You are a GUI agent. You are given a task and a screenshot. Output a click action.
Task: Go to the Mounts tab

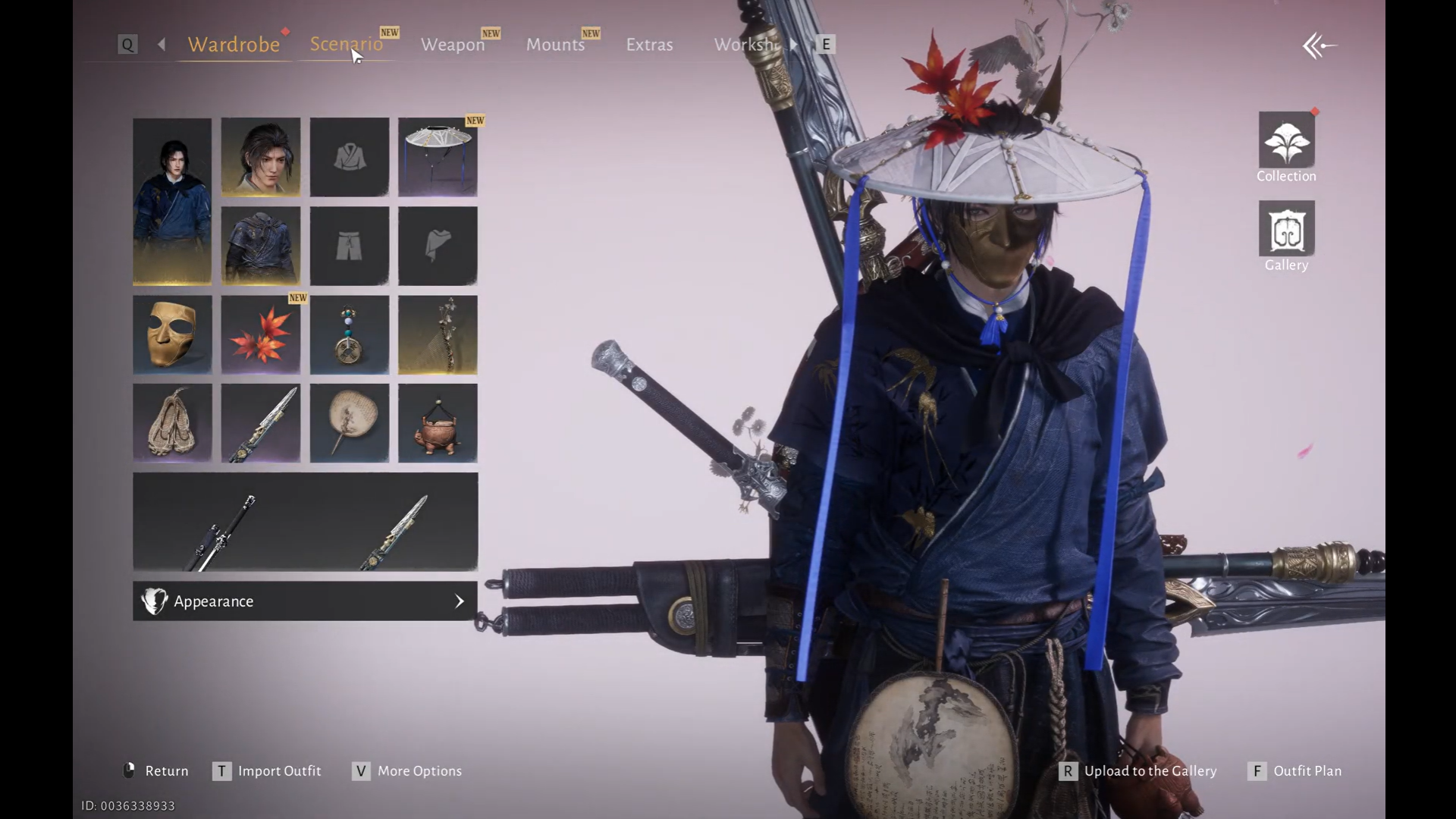555,45
